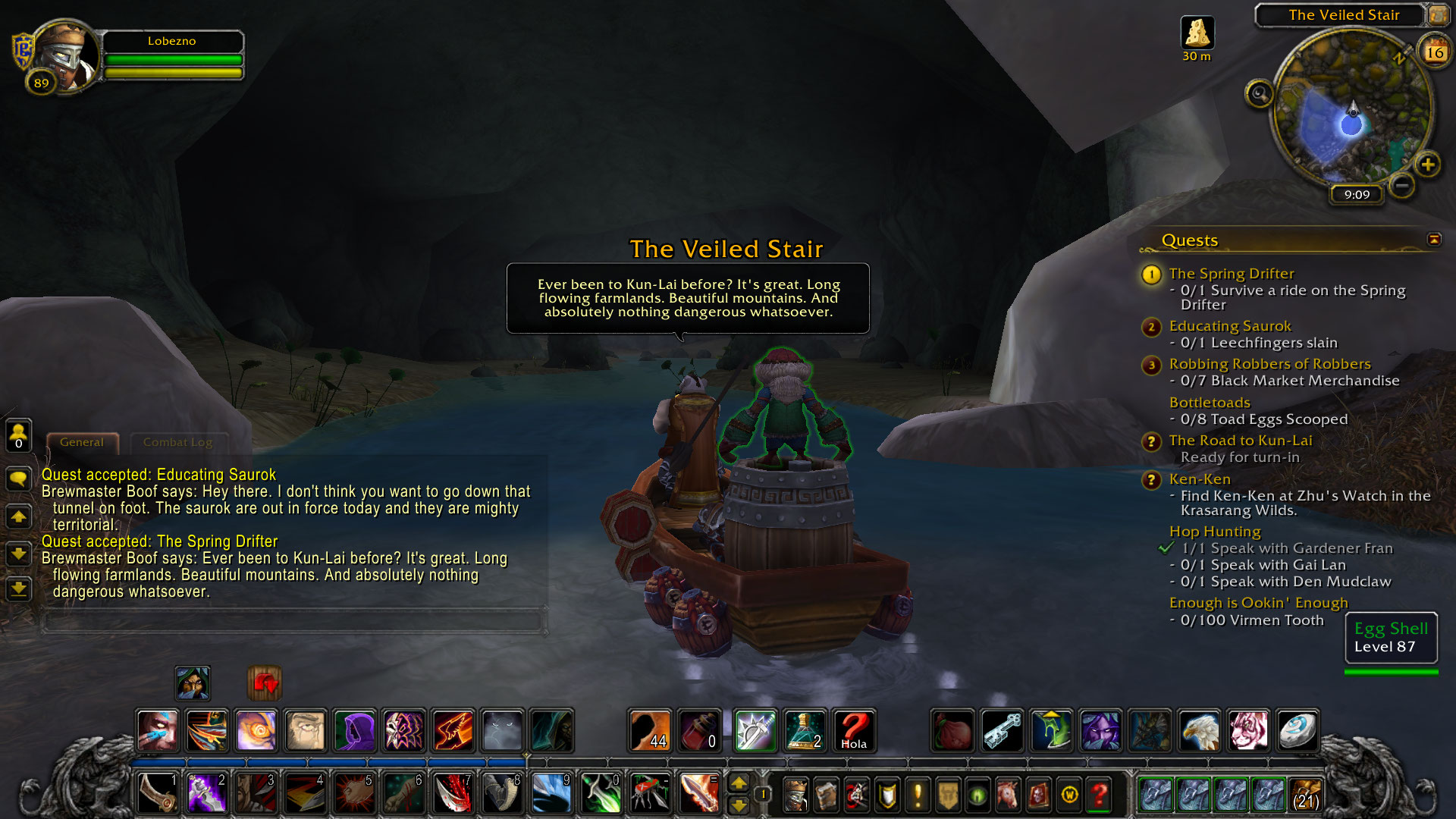Activate the skeleton key ability icon
The width and height of the screenshot is (1456, 819).
tap(1002, 730)
